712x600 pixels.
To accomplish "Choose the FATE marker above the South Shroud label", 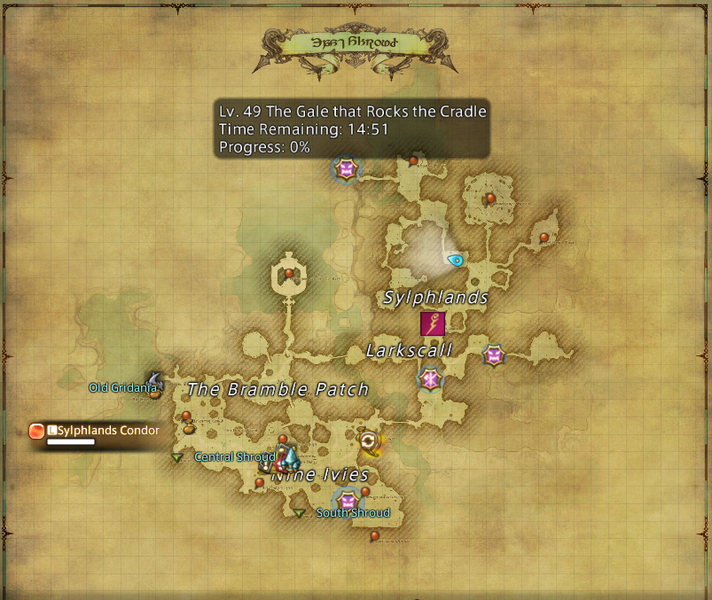I will (x=347, y=500).
